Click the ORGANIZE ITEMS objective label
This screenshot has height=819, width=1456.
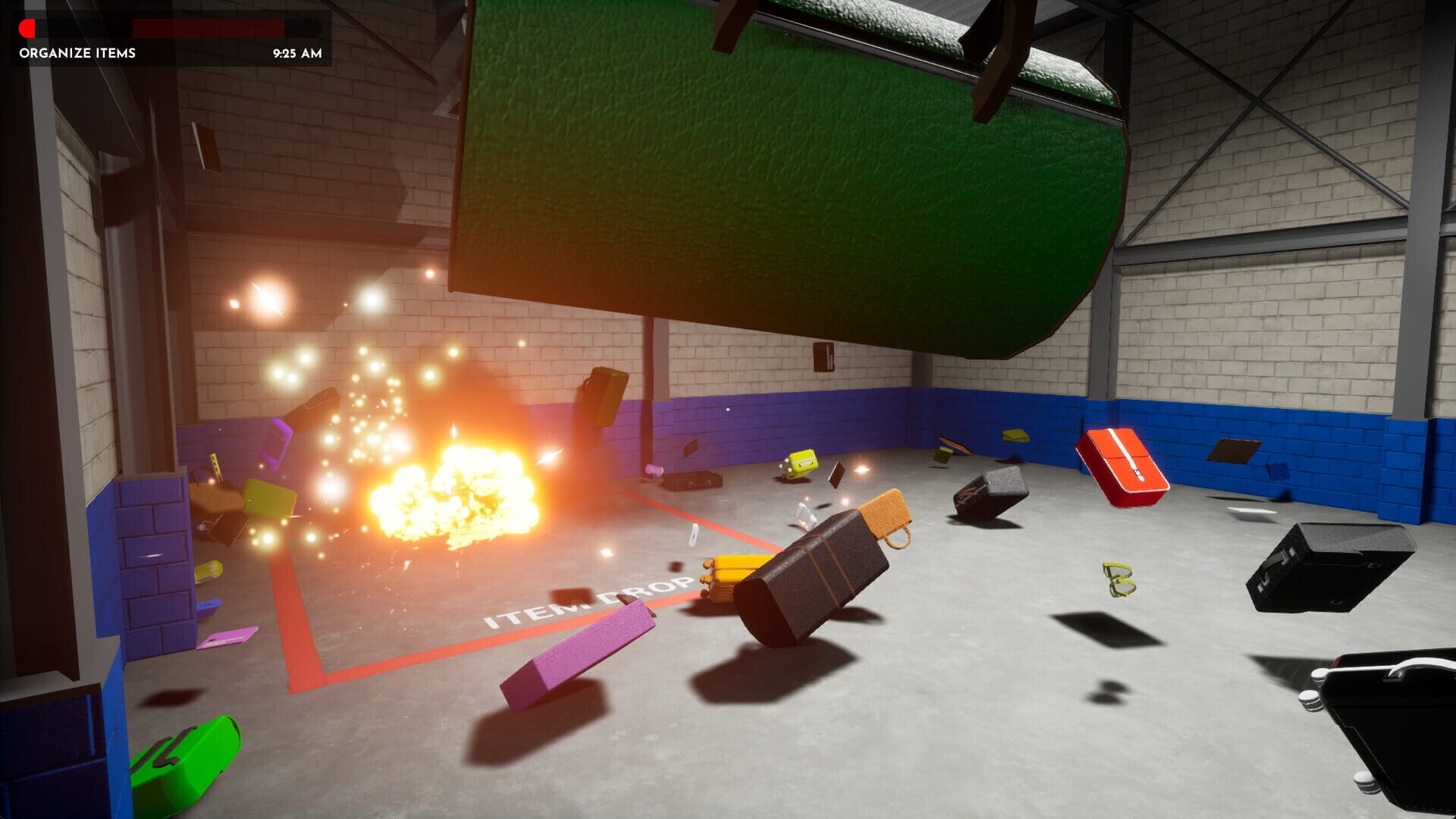click(x=76, y=54)
